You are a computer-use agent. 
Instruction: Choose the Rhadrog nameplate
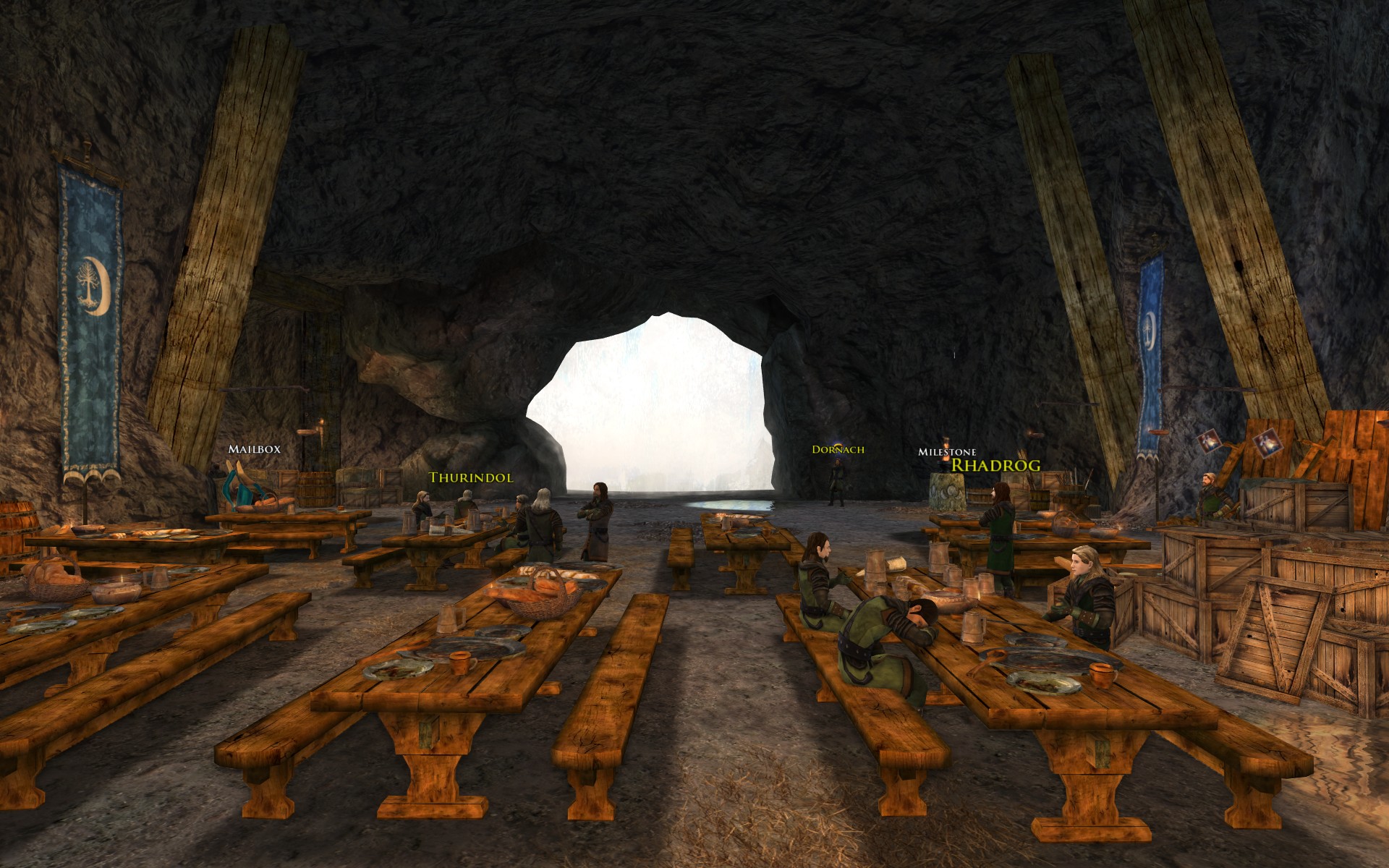(995, 465)
